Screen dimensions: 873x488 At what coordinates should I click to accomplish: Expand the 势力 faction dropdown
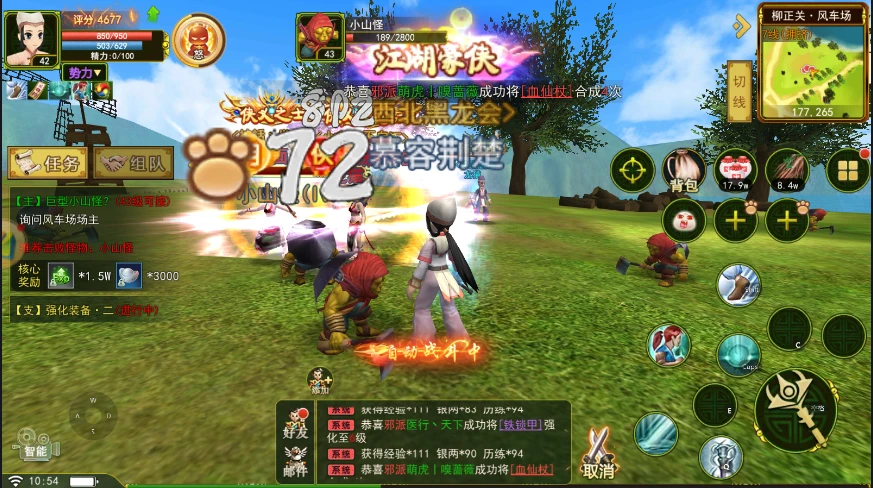(84, 73)
